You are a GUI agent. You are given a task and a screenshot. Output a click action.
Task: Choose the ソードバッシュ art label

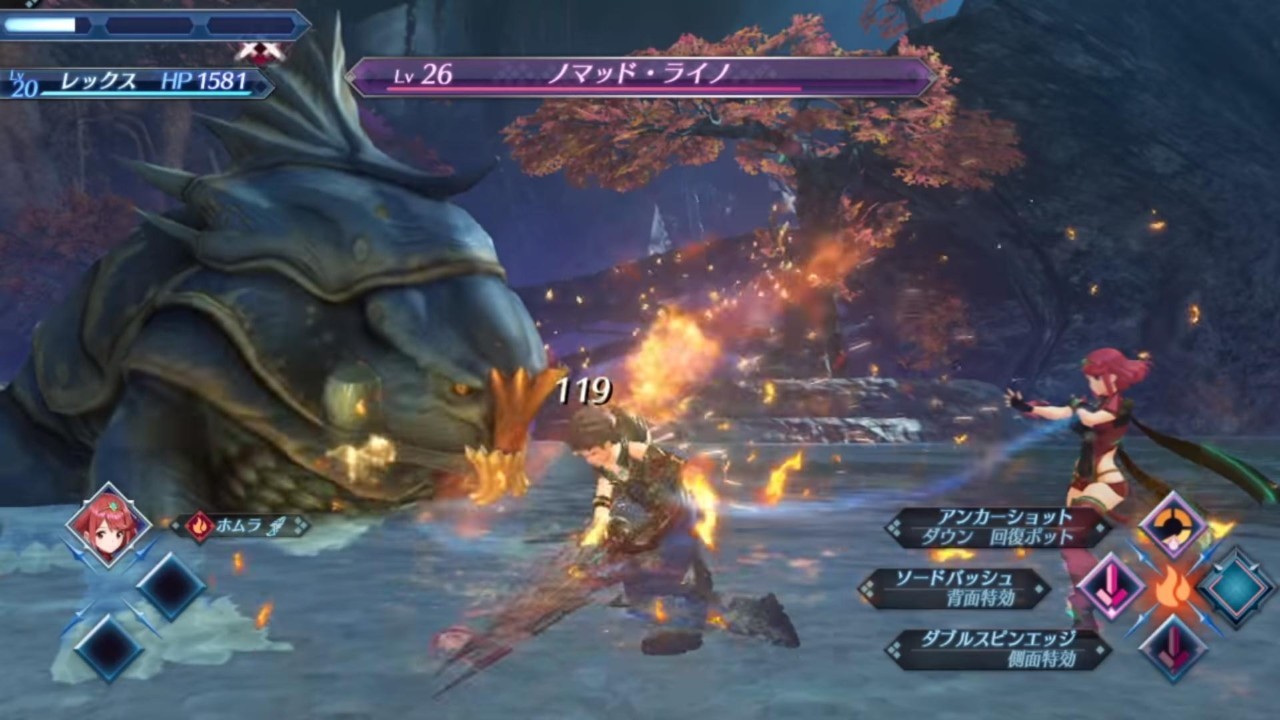[x=955, y=588]
